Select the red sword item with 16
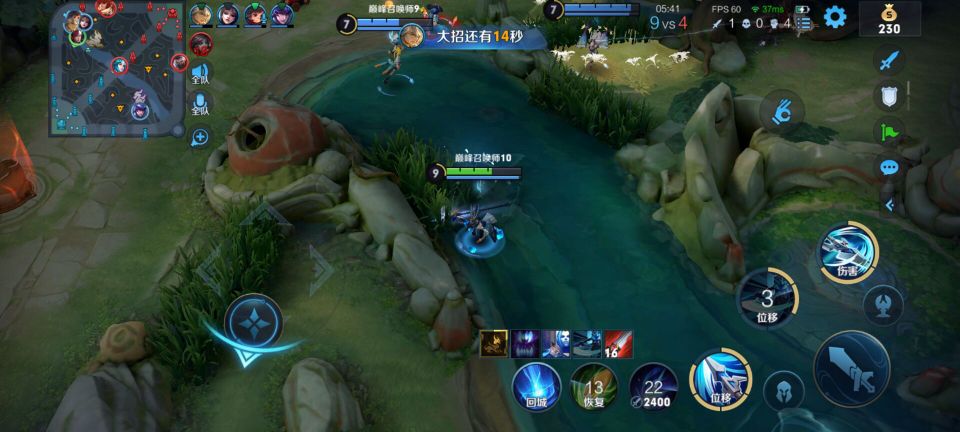This screenshot has width=960, height=432. click(x=618, y=344)
